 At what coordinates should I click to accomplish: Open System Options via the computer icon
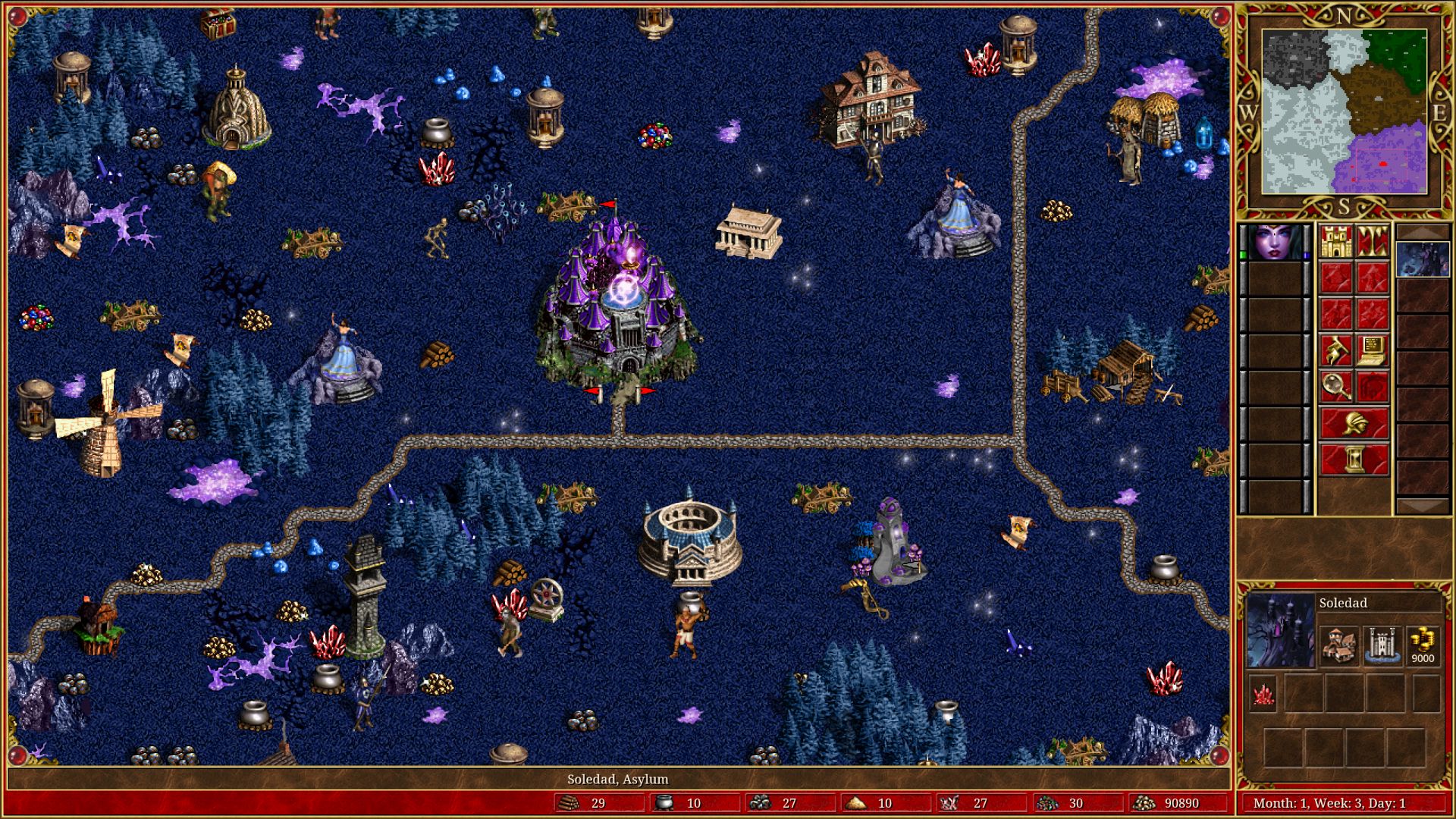[x=1373, y=350]
